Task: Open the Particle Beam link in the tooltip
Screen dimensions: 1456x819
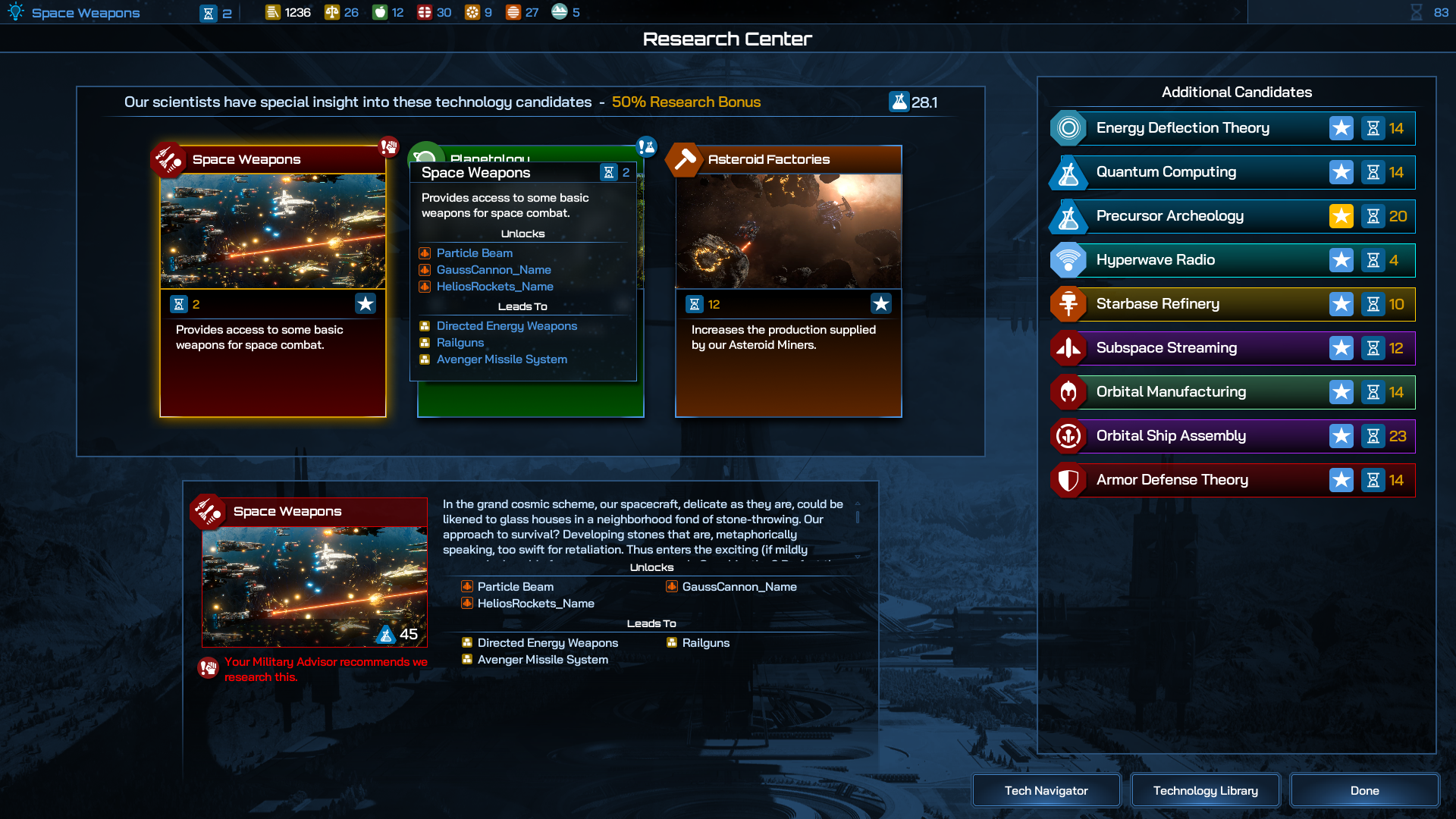Action: (474, 253)
